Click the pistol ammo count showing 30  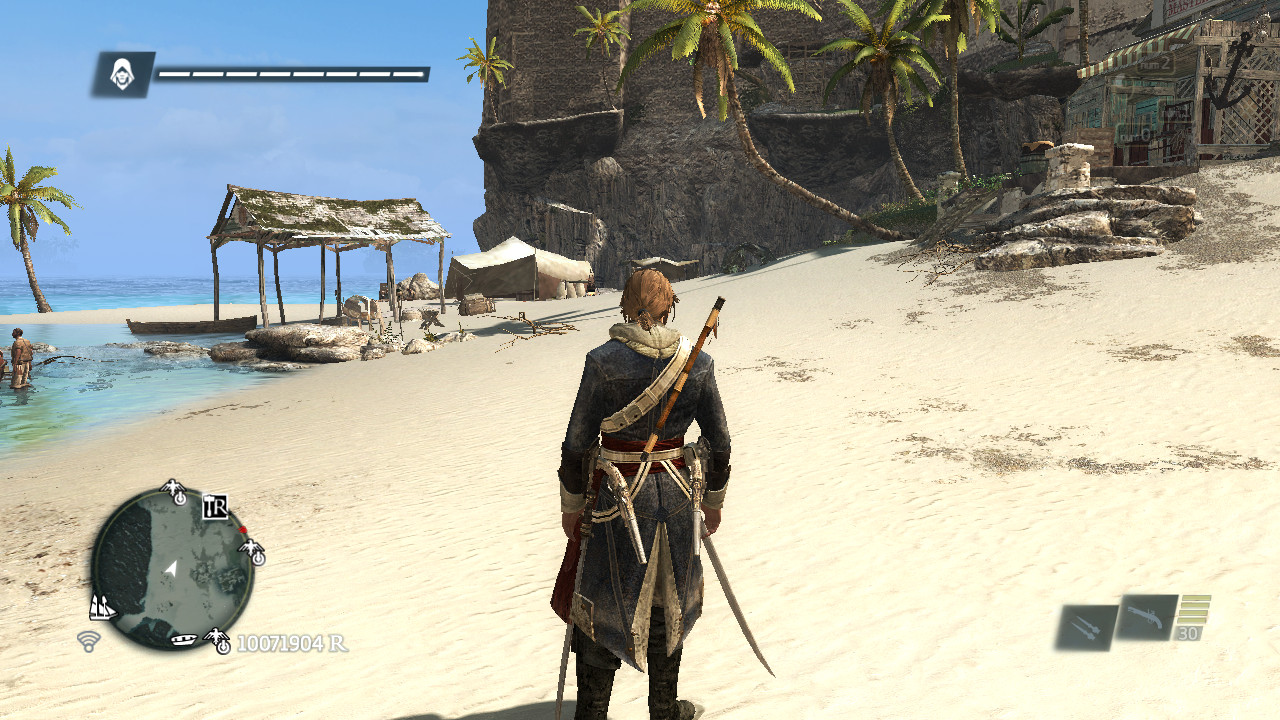[x=1188, y=632]
